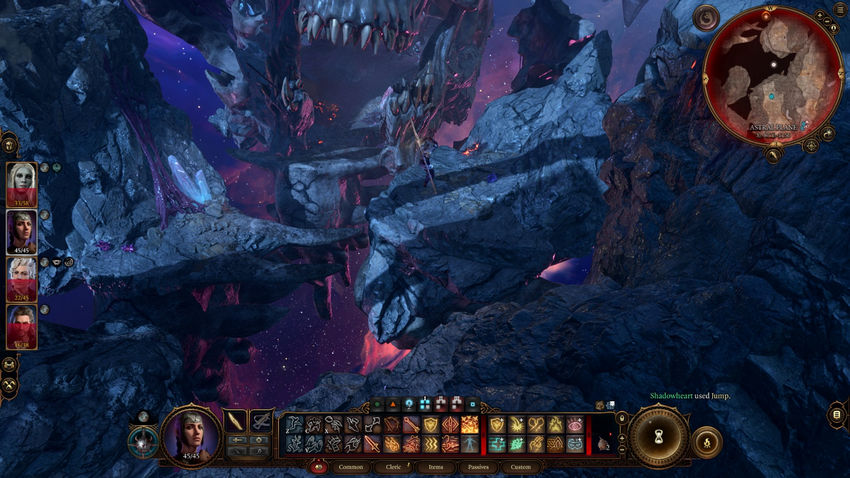Image resolution: width=850 pixels, height=478 pixels.
Task: Select the melee weapon slot
Action: tap(235, 421)
